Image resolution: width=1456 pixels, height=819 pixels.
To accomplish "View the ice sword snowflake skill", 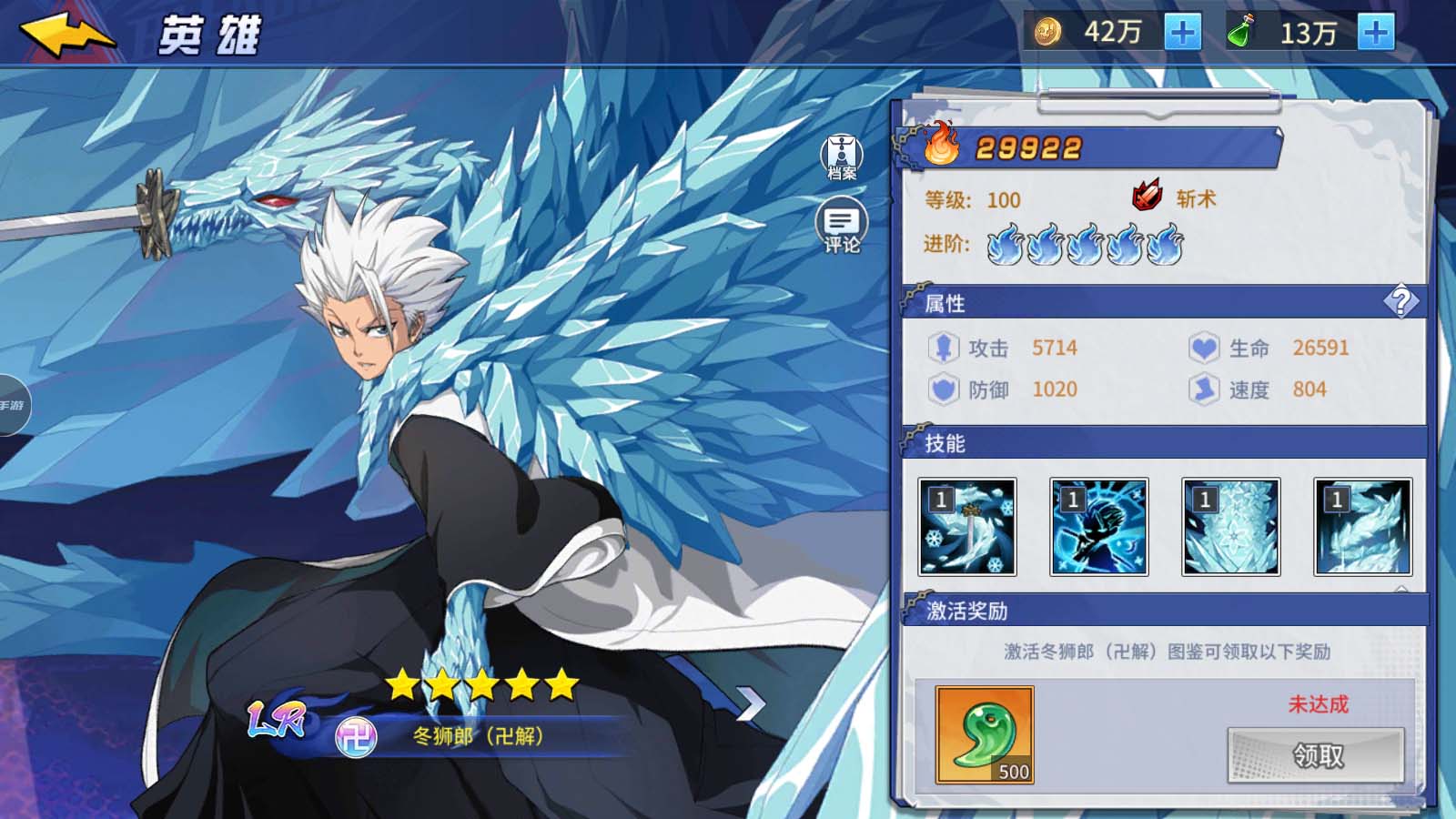I will pos(967,527).
